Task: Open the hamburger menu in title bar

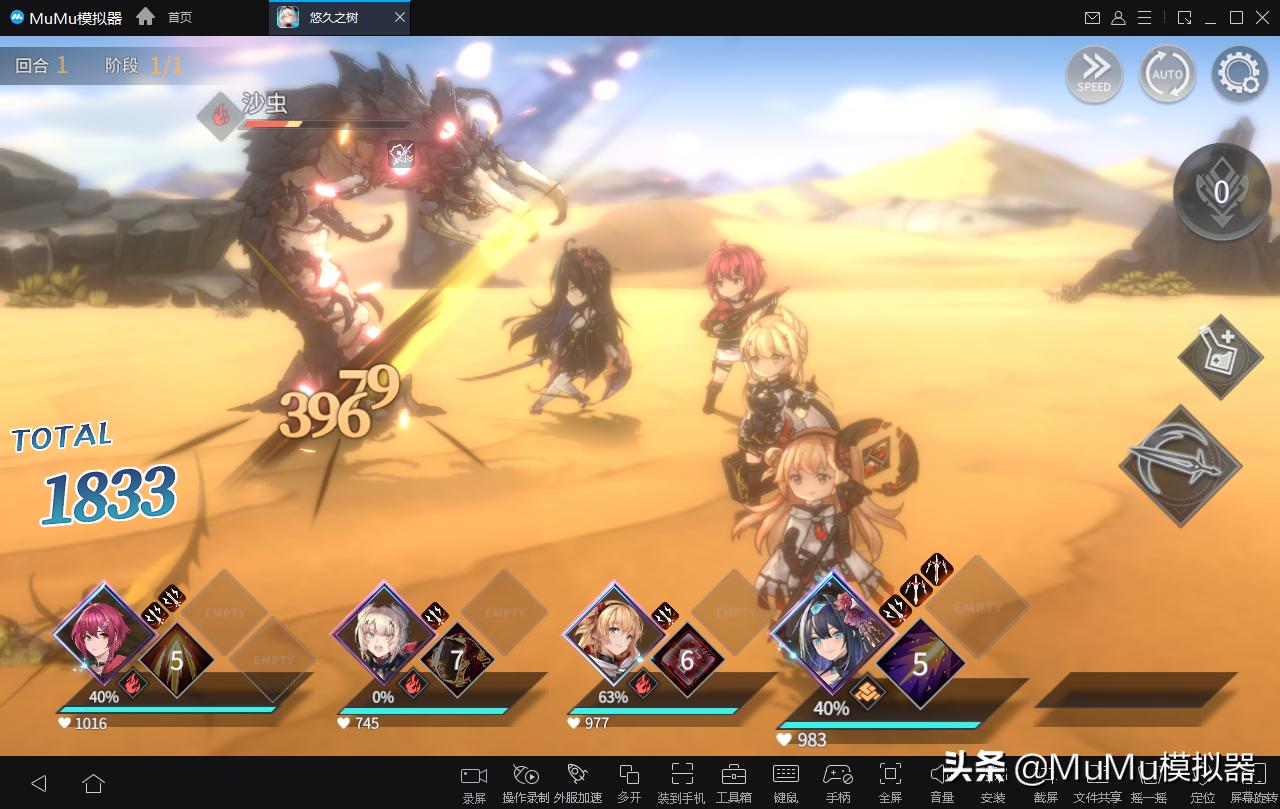Action: 1144,17
